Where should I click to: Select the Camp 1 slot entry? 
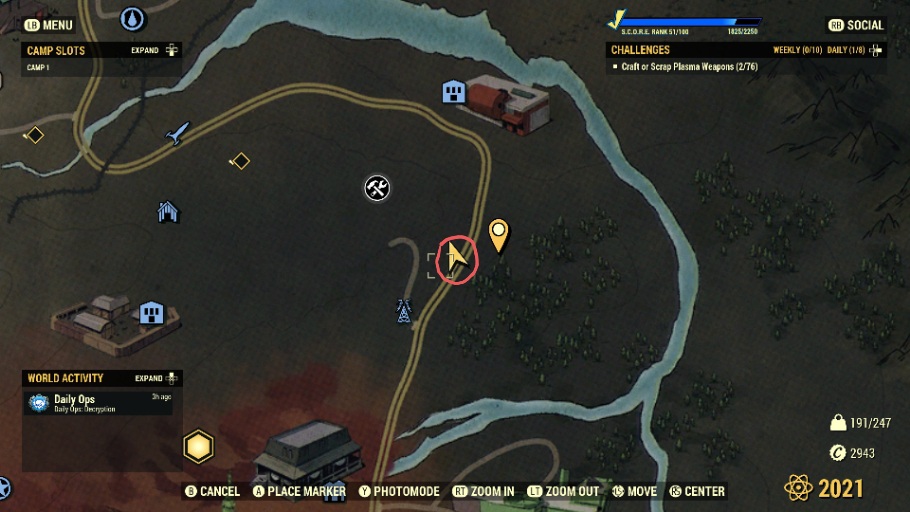(40, 68)
